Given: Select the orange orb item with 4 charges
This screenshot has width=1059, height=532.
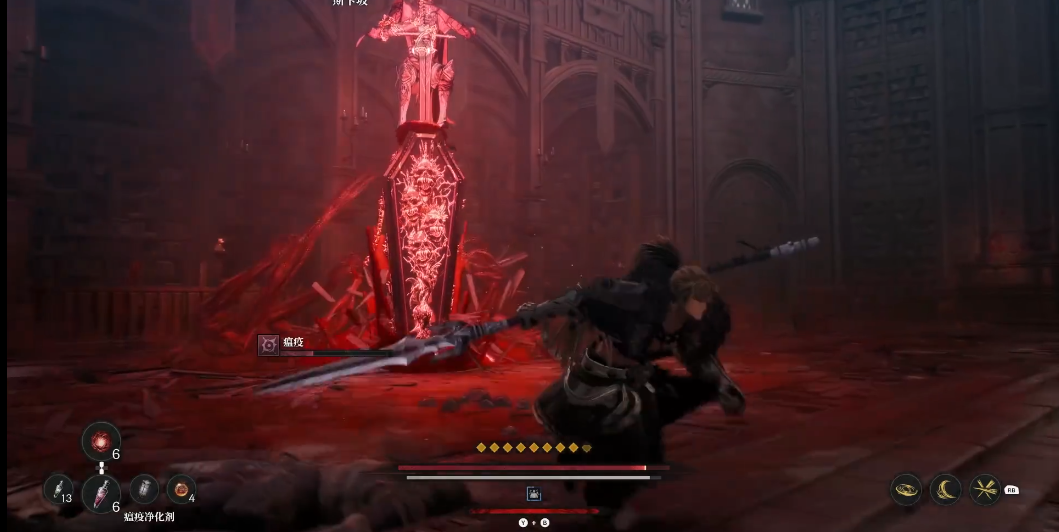Looking at the screenshot, I should click(180, 488).
